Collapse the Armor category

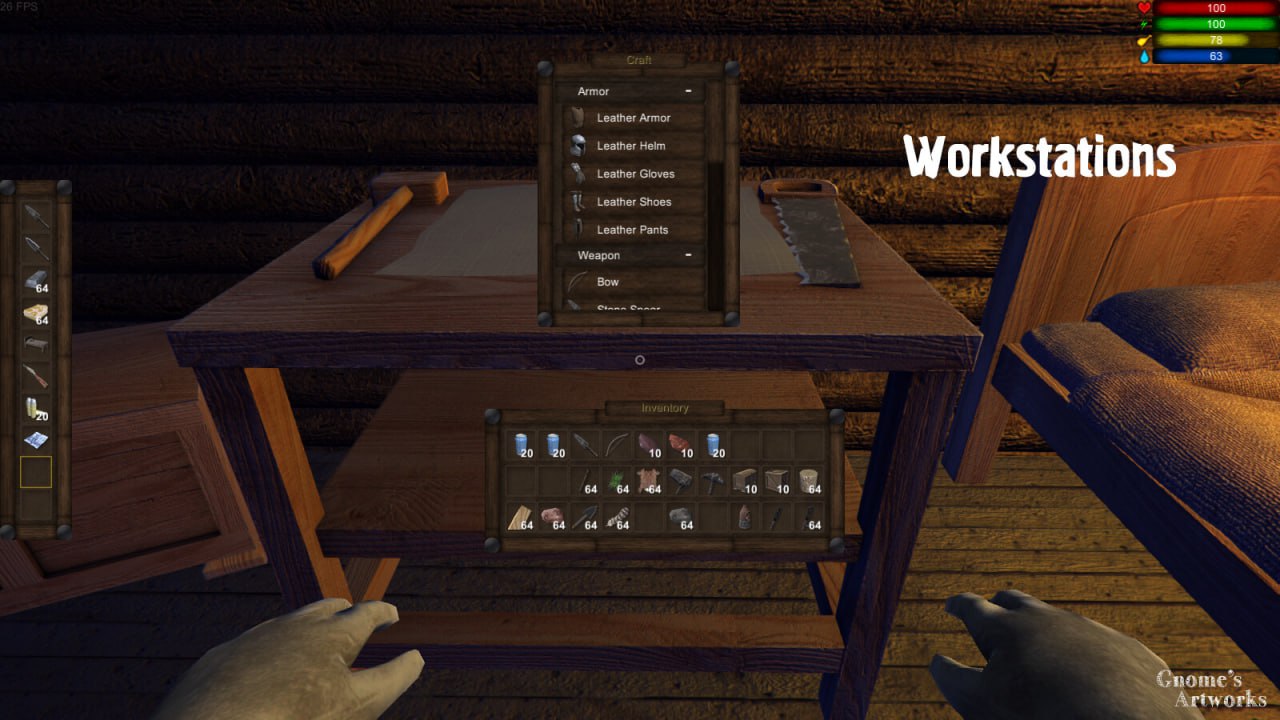pyautogui.click(x=688, y=91)
